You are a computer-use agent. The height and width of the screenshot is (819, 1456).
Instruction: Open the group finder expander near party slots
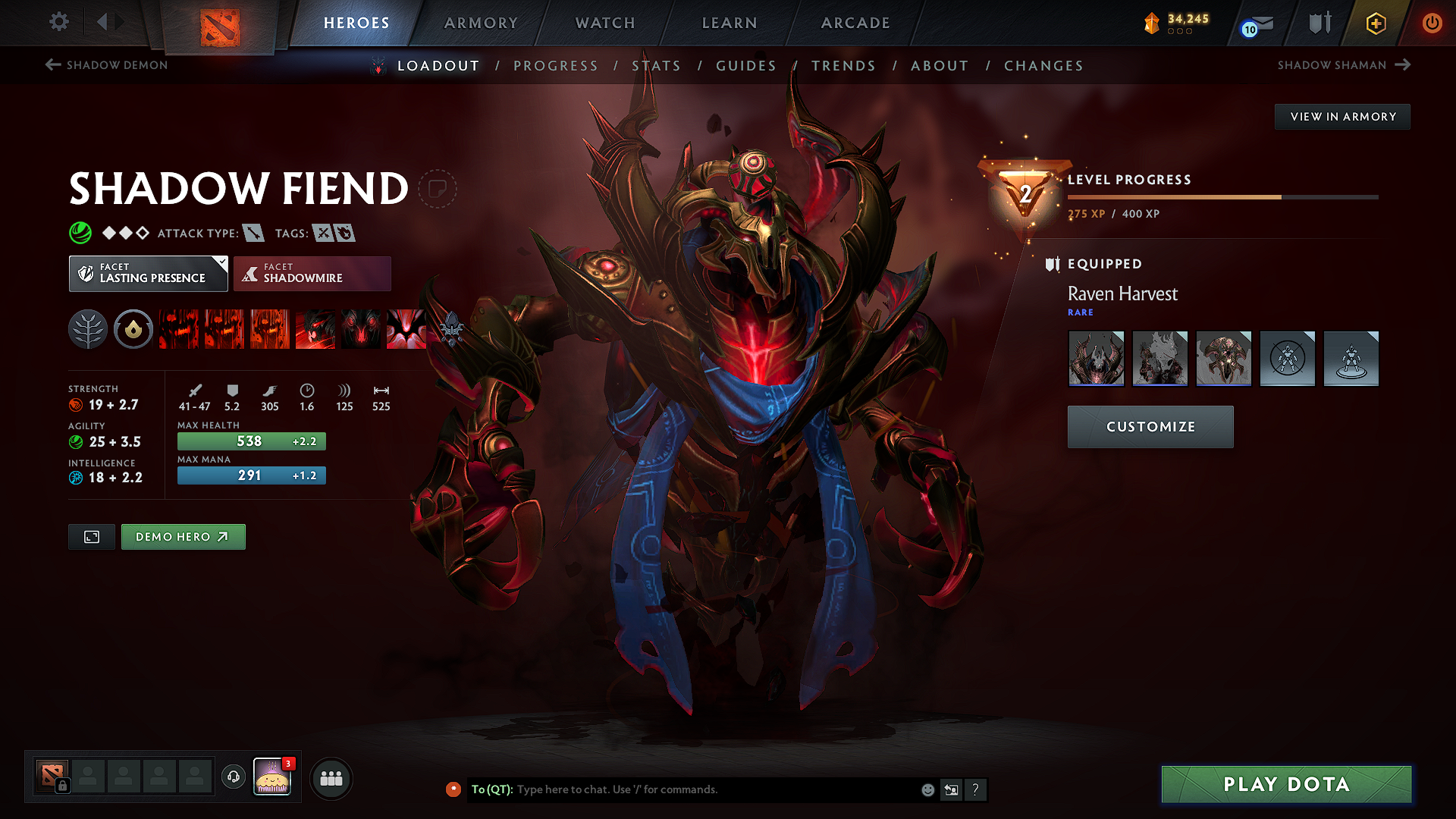[x=331, y=779]
